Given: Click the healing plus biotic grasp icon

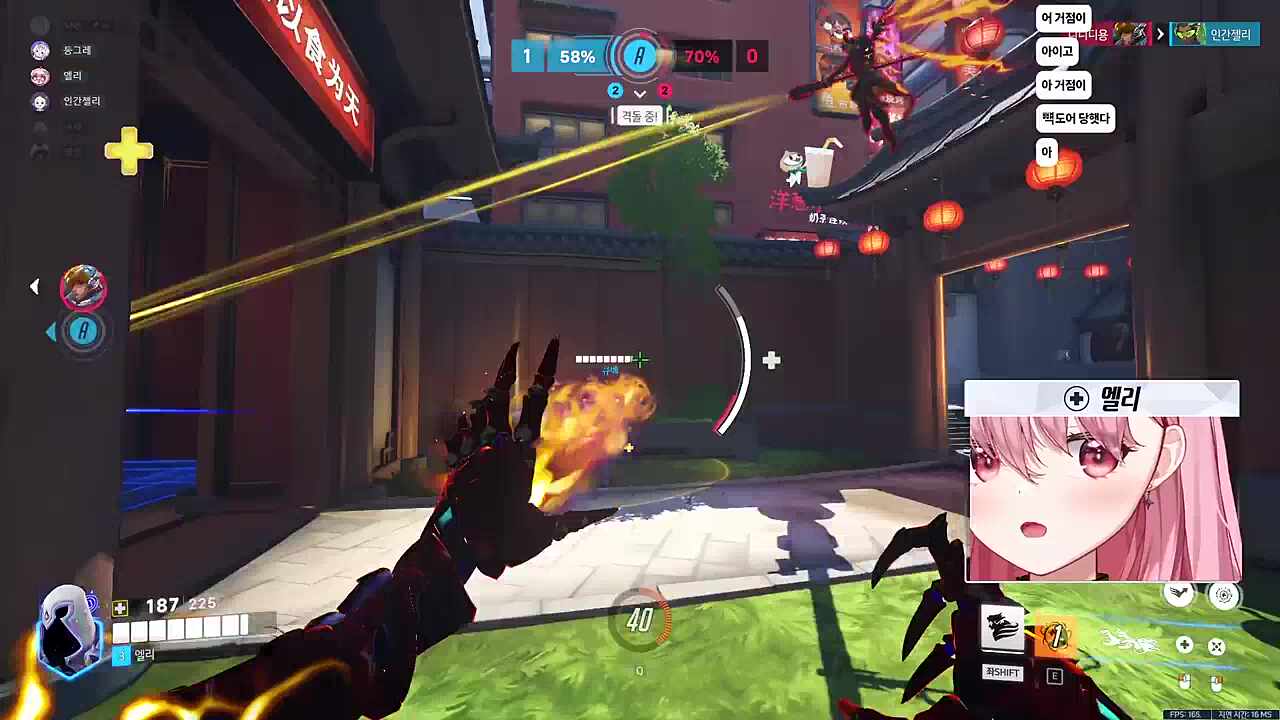Looking at the screenshot, I should pyautogui.click(x=1184, y=645).
